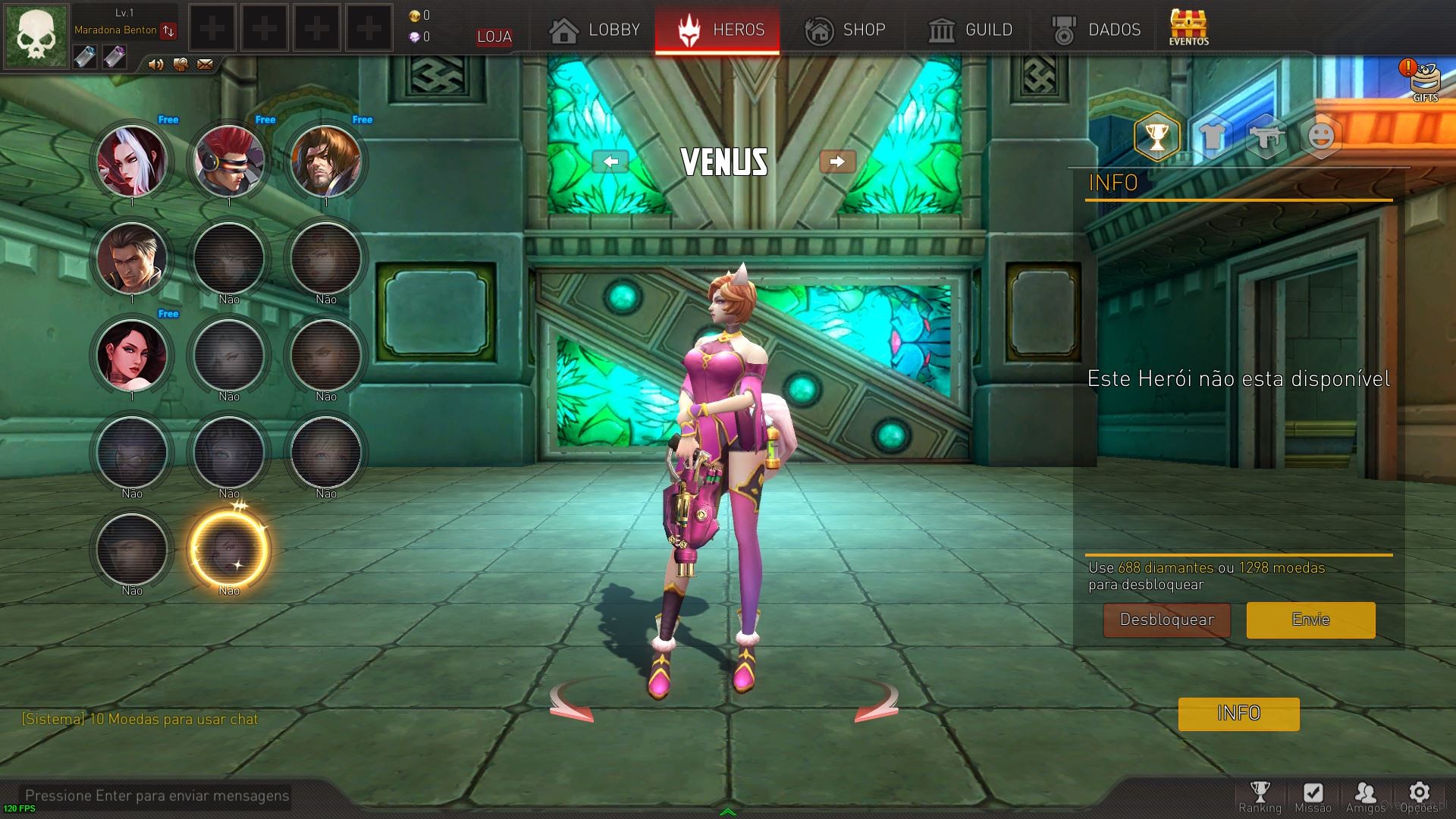Go to the Shop menu

tap(845, 30)
